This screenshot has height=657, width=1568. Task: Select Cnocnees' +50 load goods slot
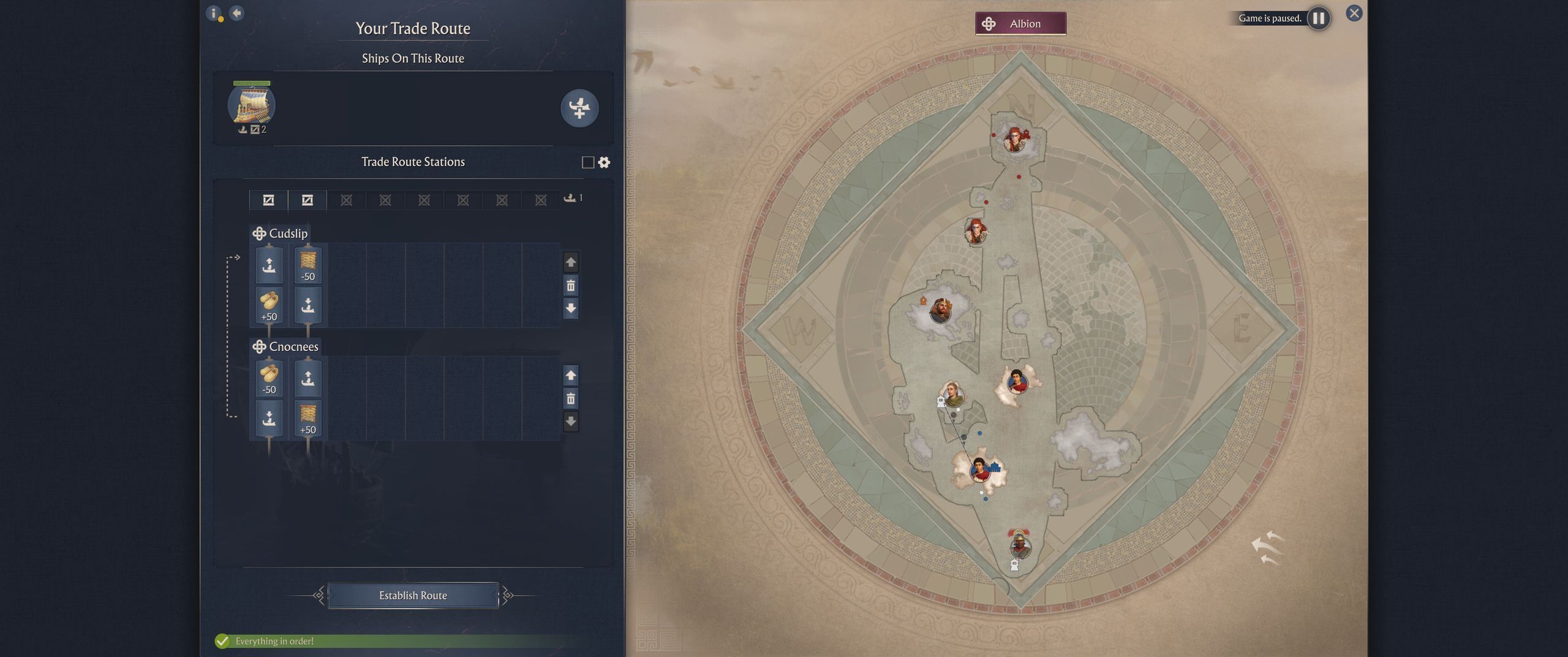[x=307, y=419]
